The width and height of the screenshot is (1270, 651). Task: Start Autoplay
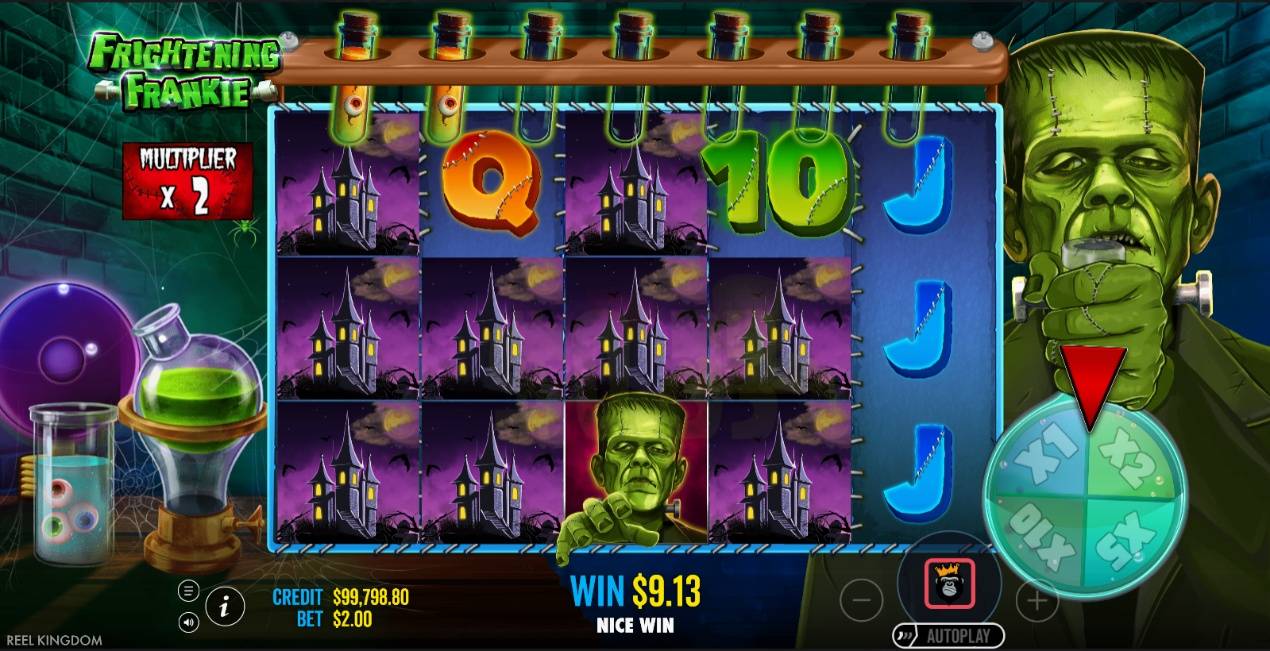(949, 636)
